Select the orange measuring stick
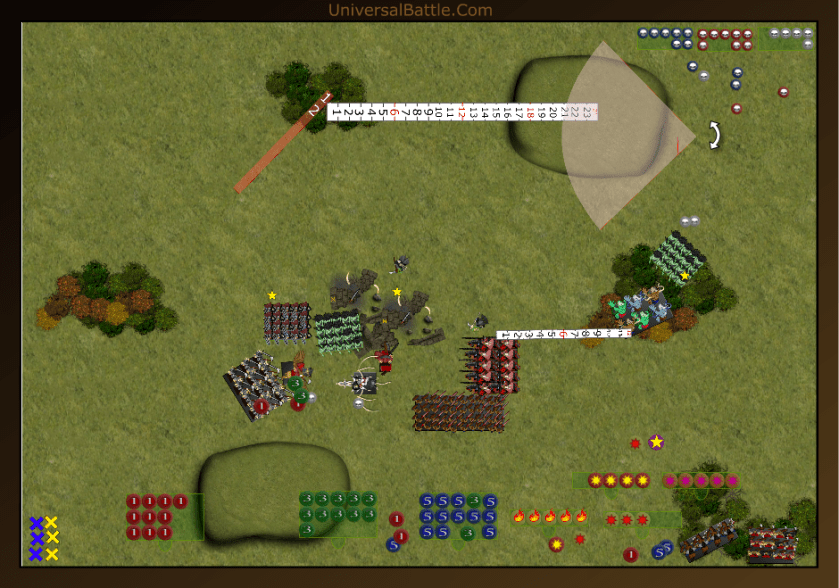This screenshot has height=588, width=839. point(281,141)
